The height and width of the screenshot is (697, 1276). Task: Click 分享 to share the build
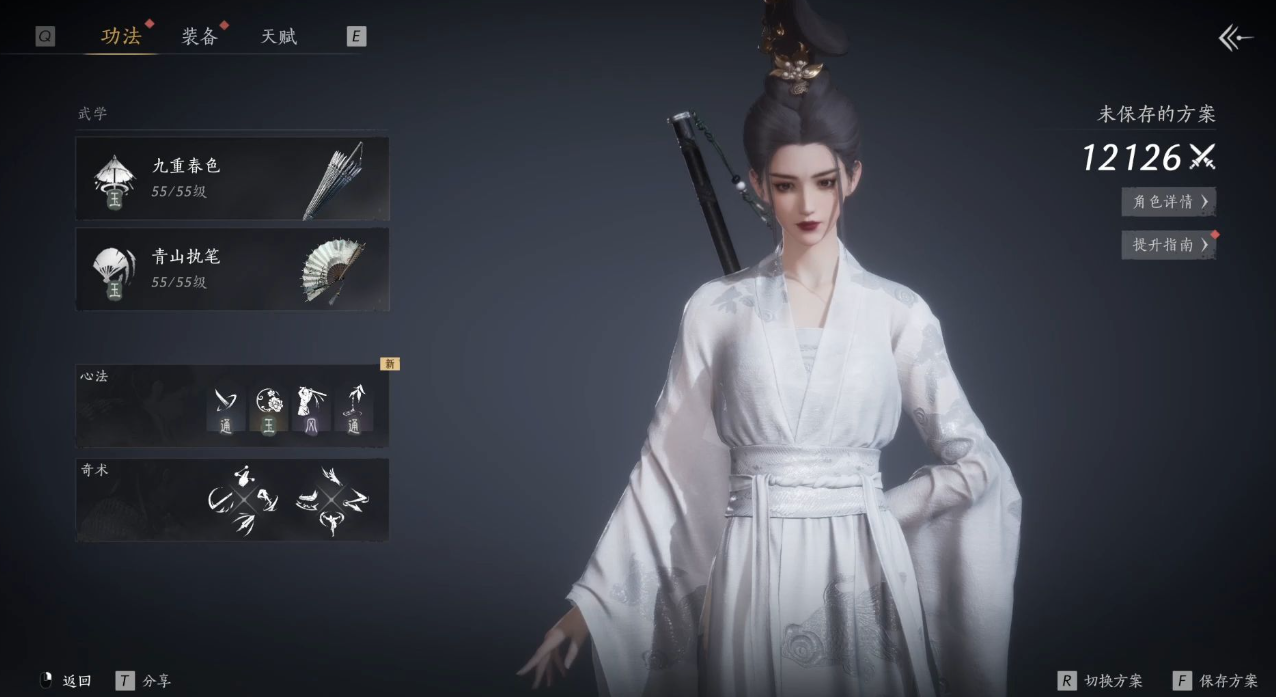tap(143, 681)
